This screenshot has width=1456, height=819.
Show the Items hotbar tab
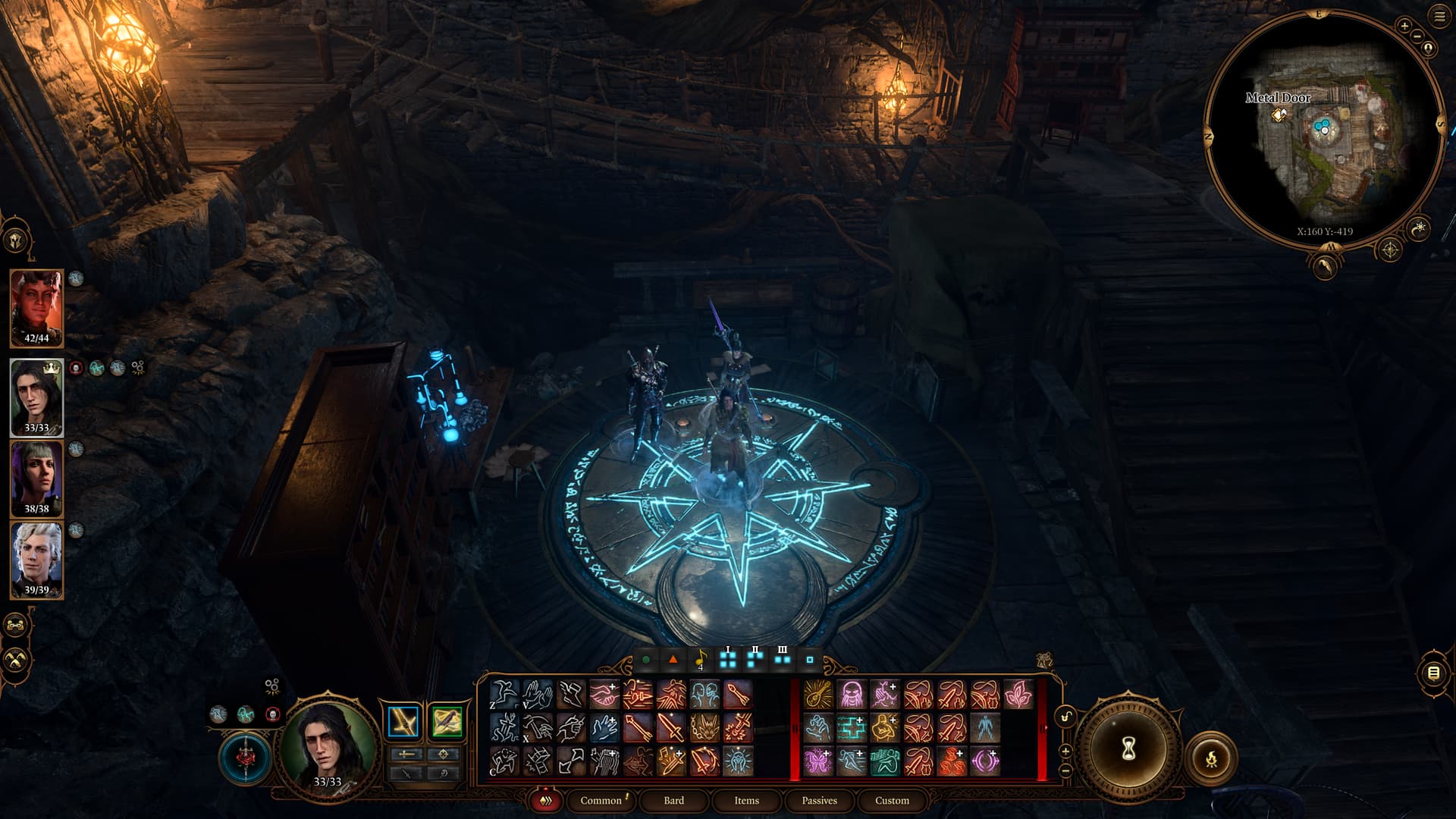[746, 800]
